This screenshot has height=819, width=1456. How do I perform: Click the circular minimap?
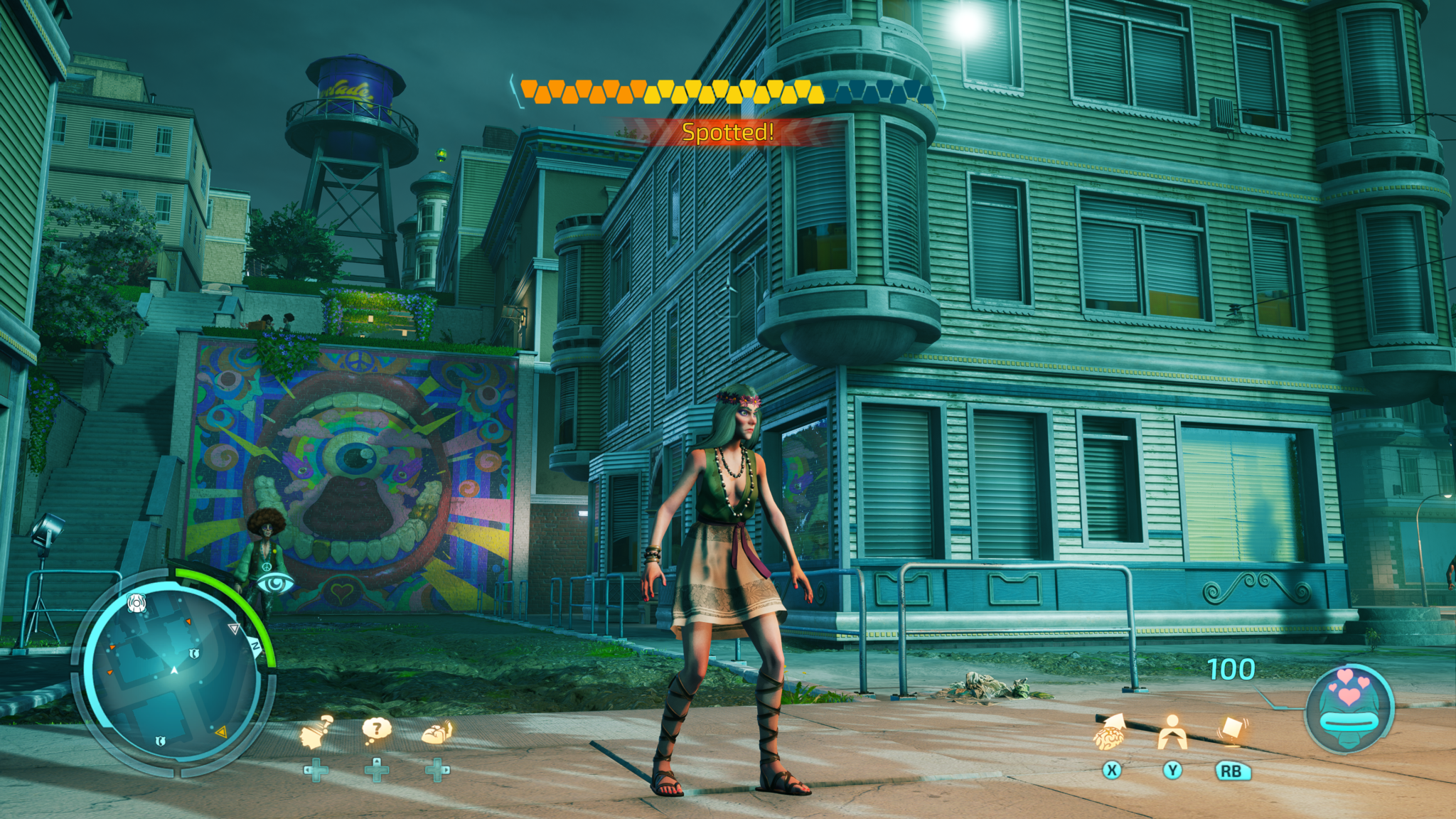(x=173, y=670)
